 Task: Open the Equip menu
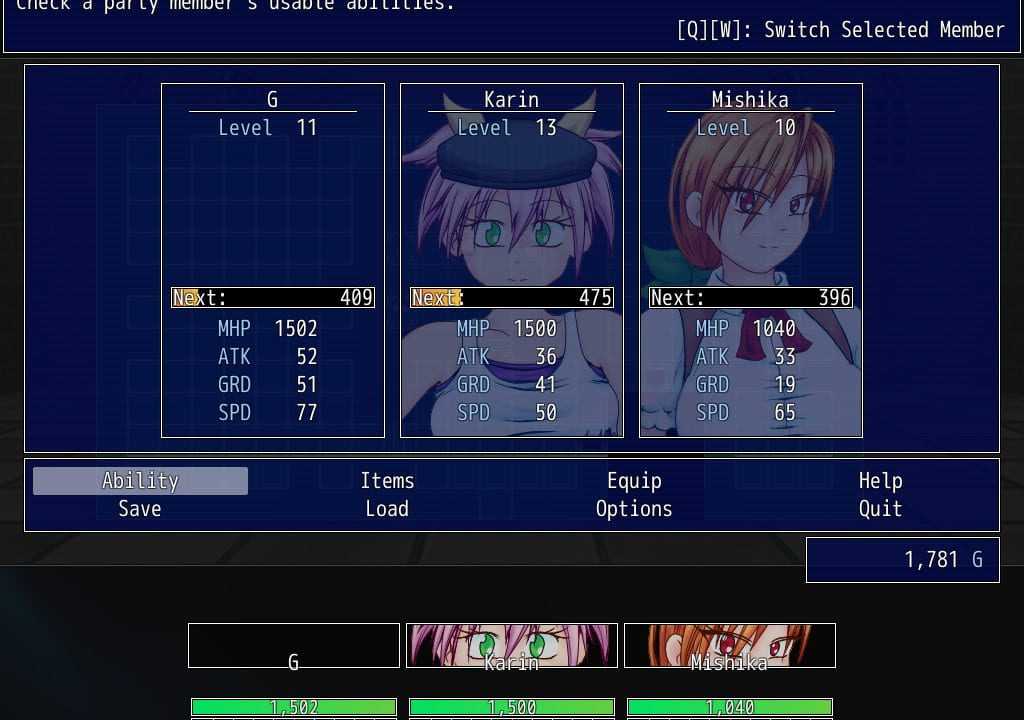pyautogui.click(x=634, y=481)
